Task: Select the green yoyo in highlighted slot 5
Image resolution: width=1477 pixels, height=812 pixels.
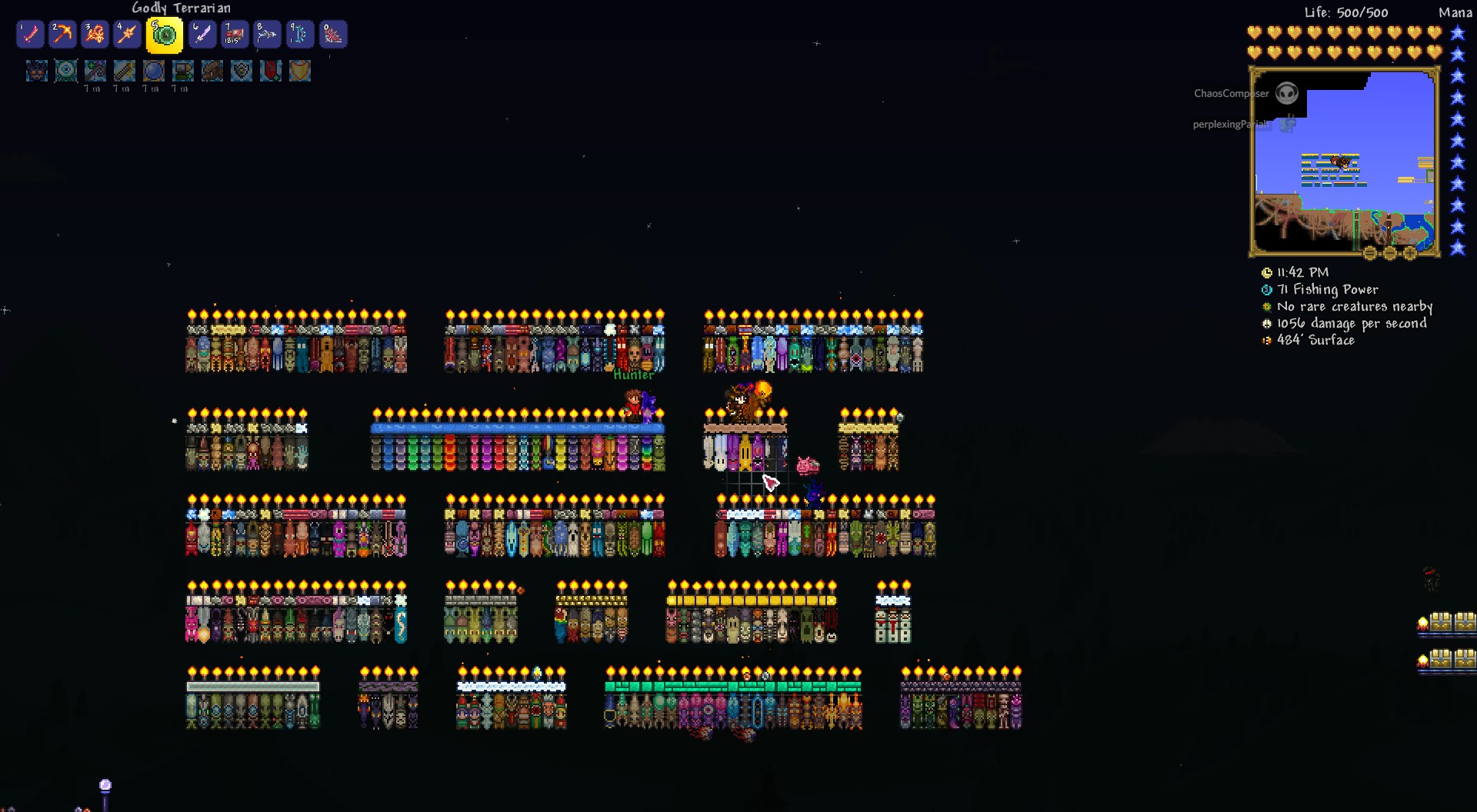Action: [164, 35]
